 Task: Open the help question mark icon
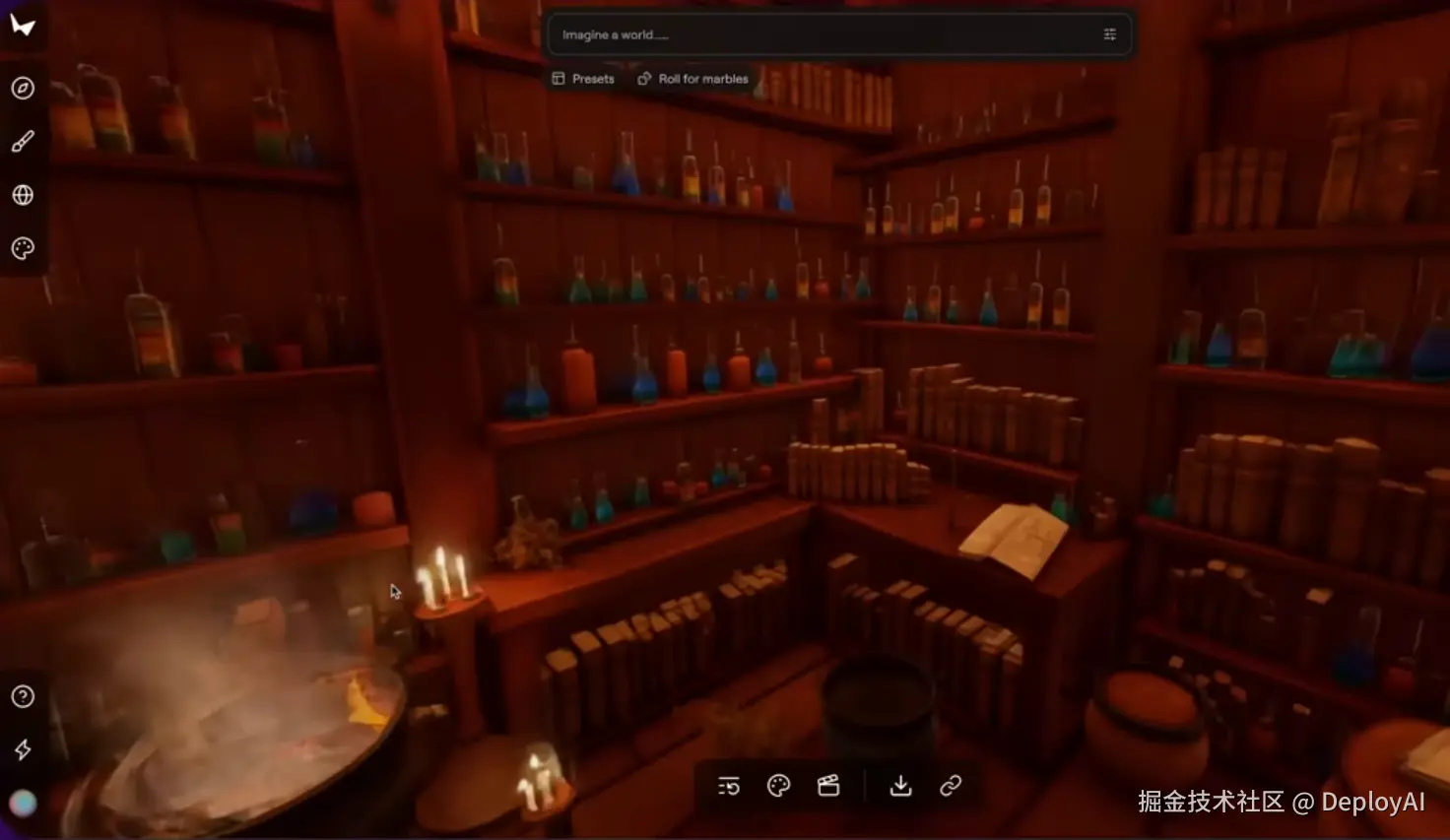23,696
